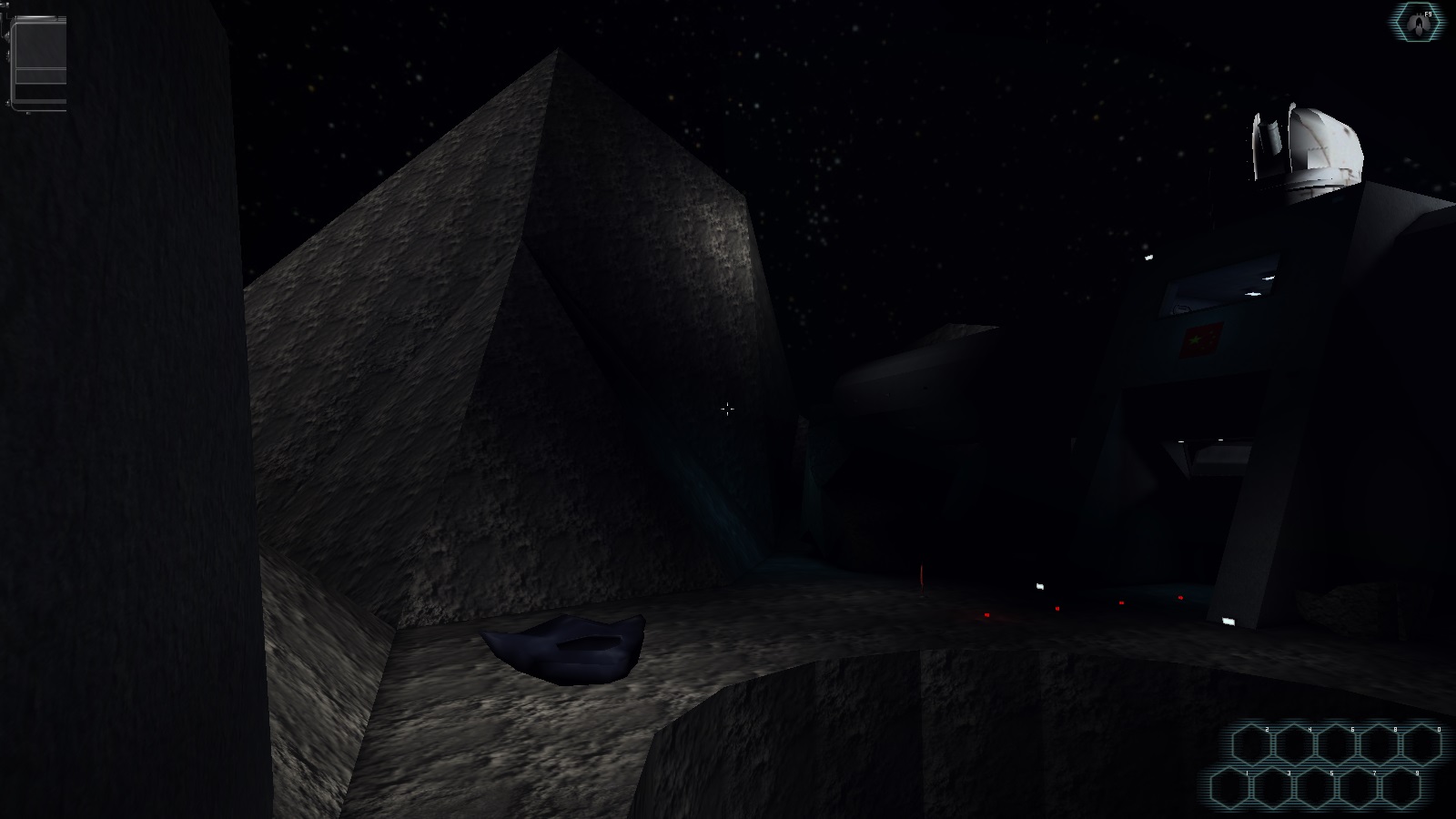Viewport: 1456px width, 819px height.
Task: Click the grey status panel in the corner
Action: 38,62
